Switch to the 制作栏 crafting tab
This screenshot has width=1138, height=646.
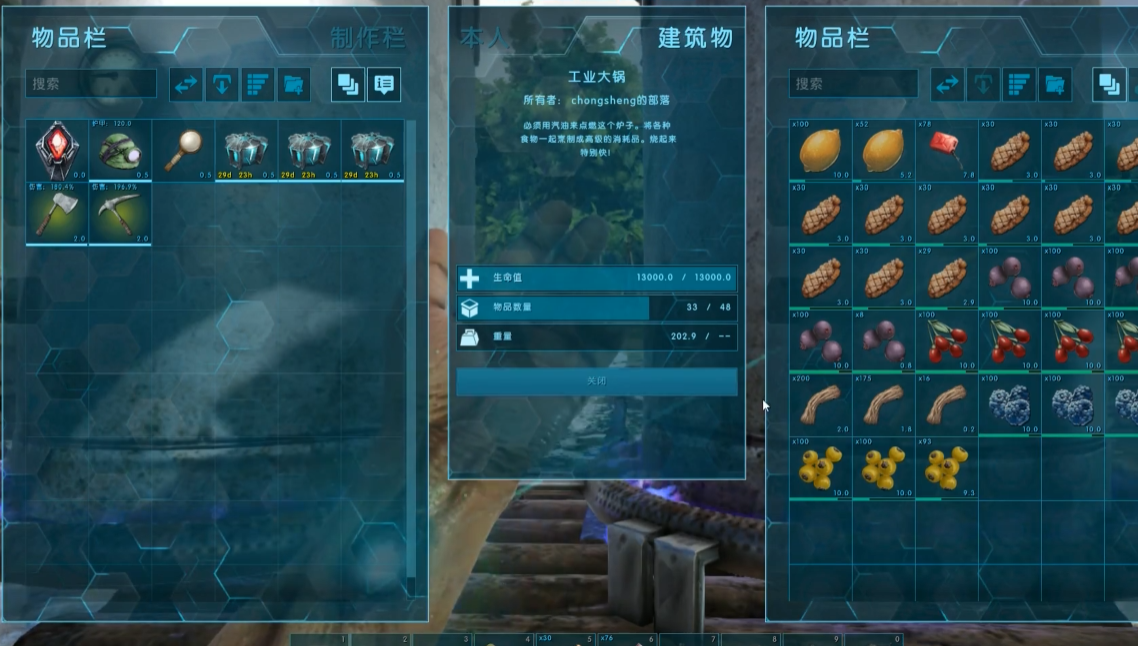pyautogui.click(x=367, y=38)
